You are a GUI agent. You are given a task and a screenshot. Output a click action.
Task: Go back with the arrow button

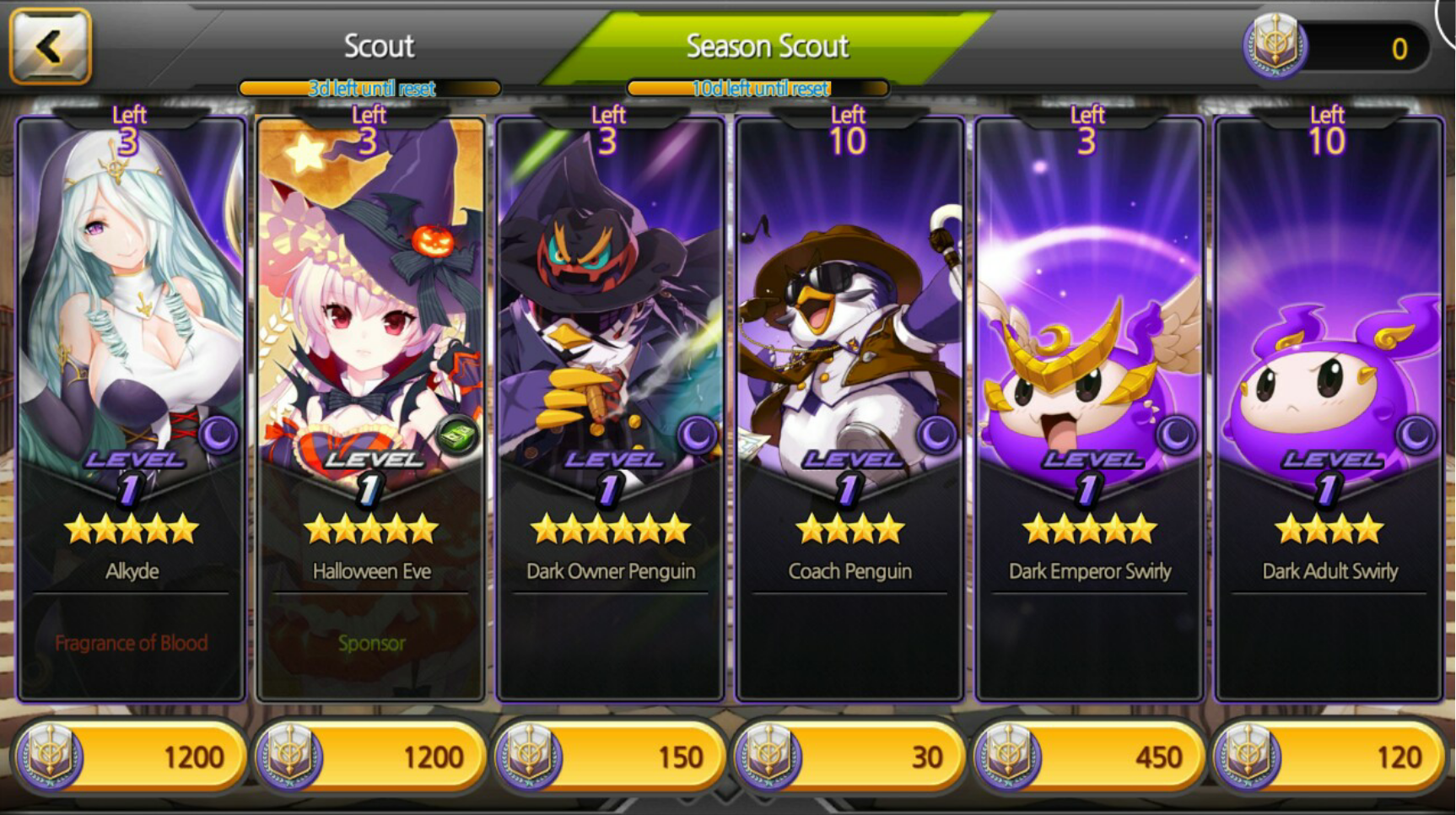50,46
